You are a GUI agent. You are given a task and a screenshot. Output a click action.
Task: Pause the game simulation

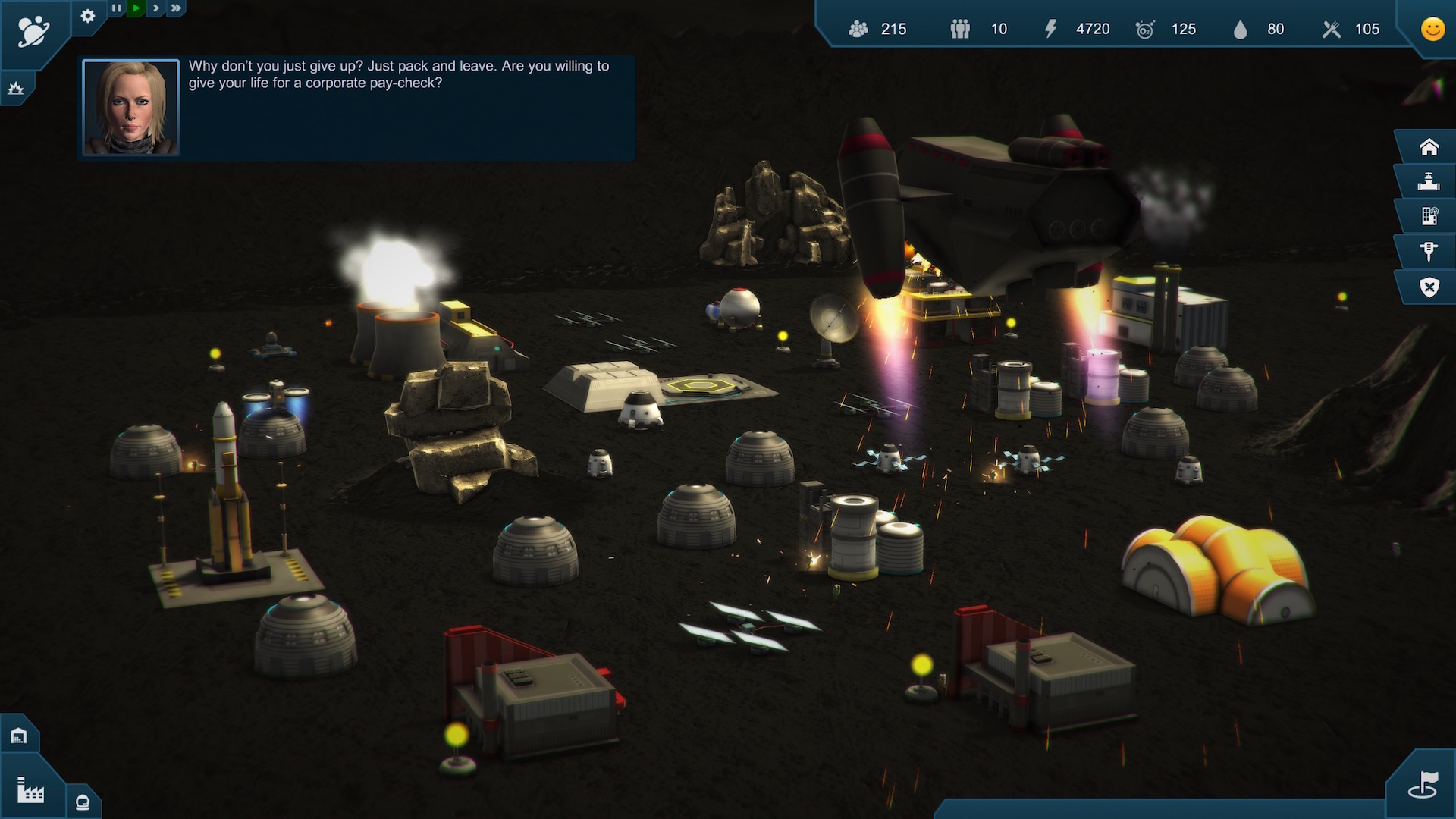click(117, 8)
